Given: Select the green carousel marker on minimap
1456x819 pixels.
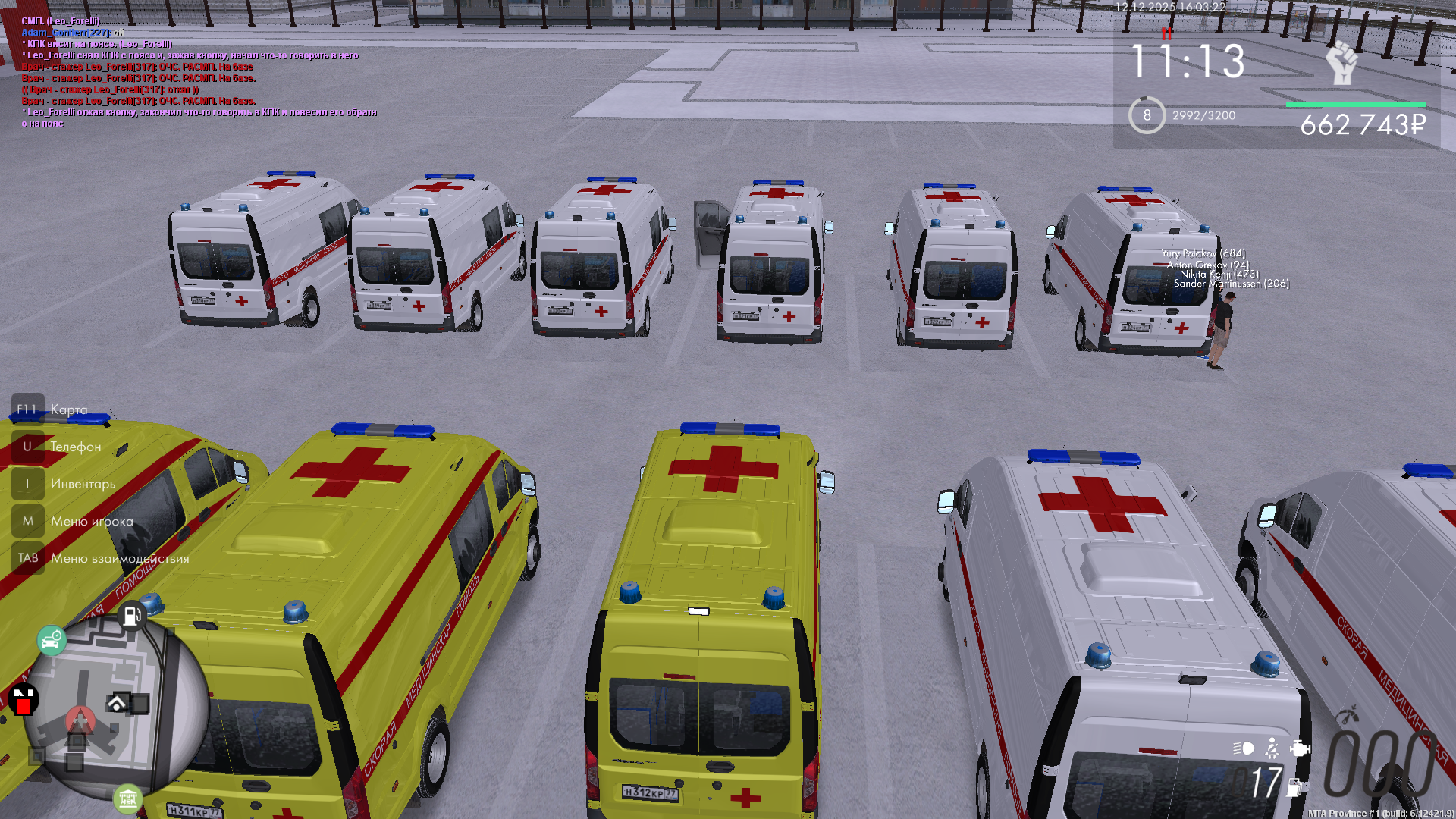Looking at the screenshot, I should pos(127,798).
